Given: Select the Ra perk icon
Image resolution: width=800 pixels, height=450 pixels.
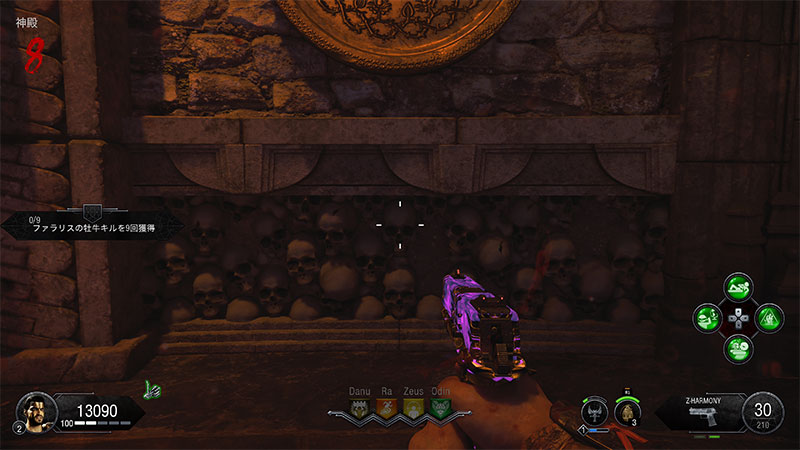Looking at the screenshot, I should [386, 408].
